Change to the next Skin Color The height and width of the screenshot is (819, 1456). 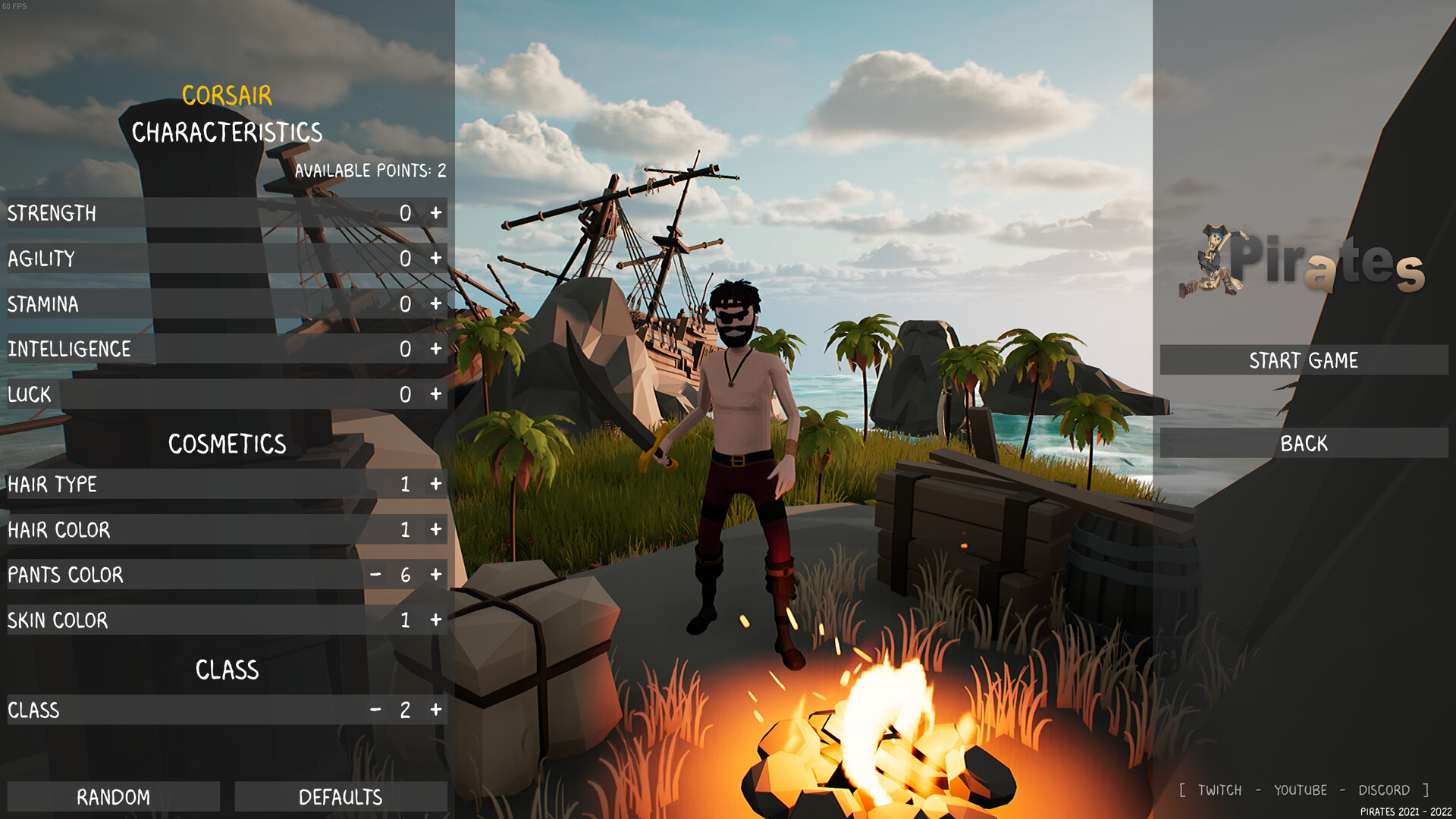436,620
